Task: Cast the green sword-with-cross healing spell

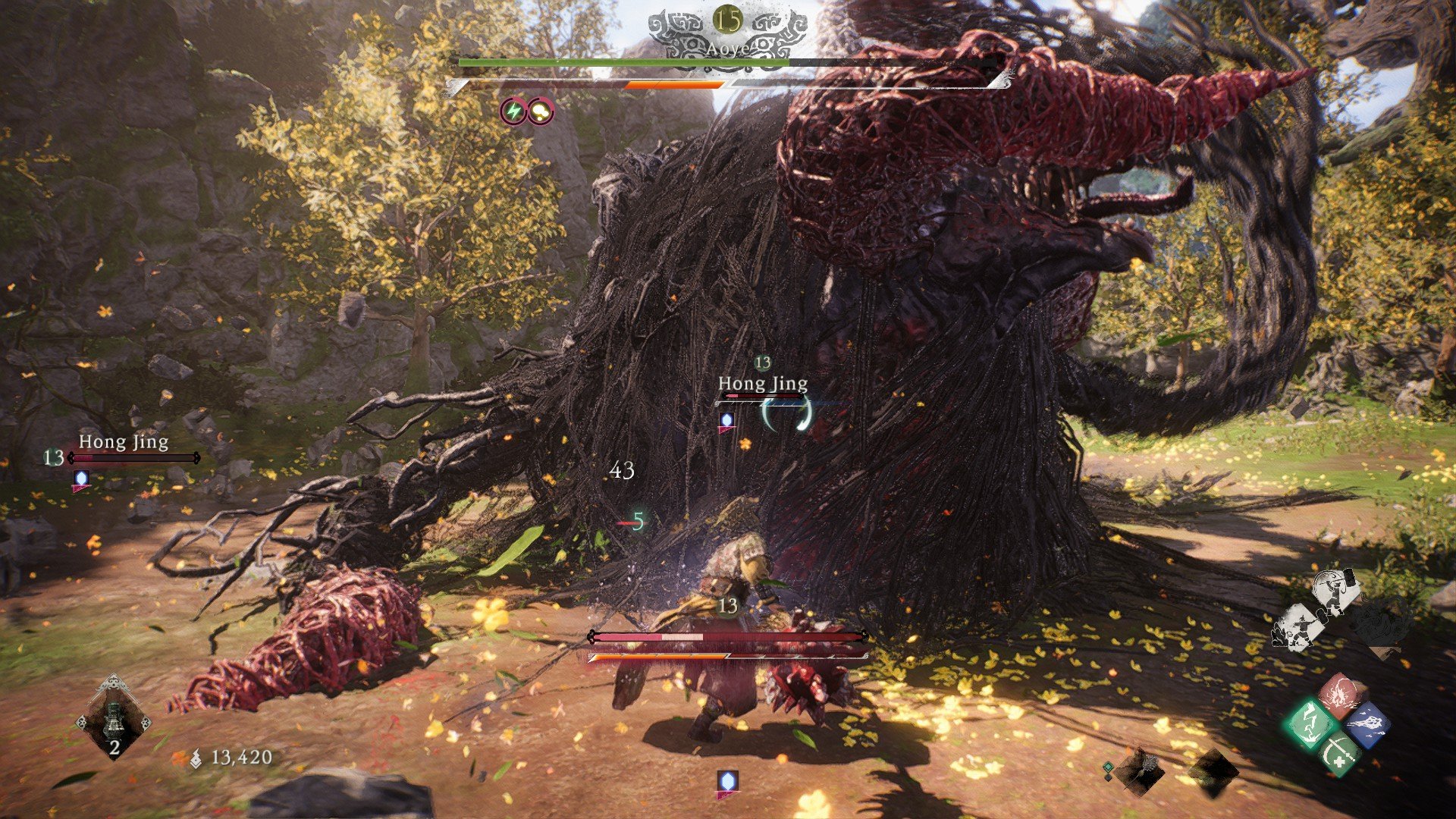Action: [1338, 753]
